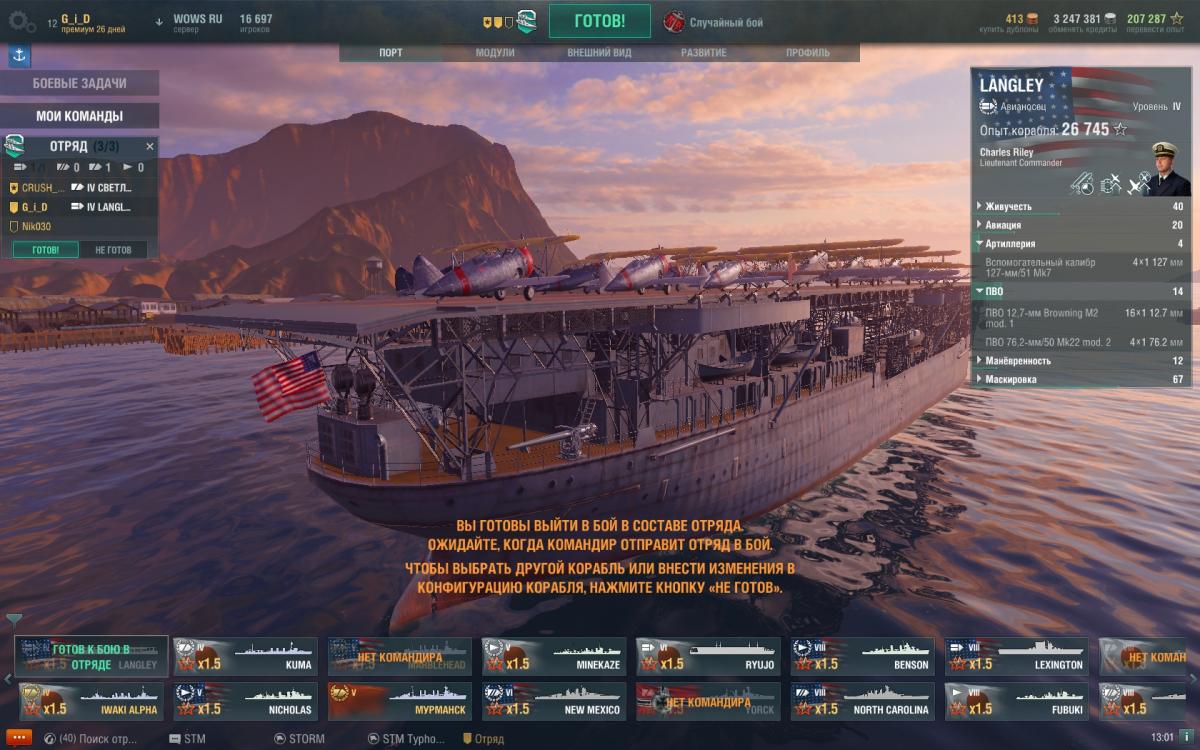Go to the РАЗВИТИЕ tab
The image size is (1200, 750).
[x=704, y=53]
